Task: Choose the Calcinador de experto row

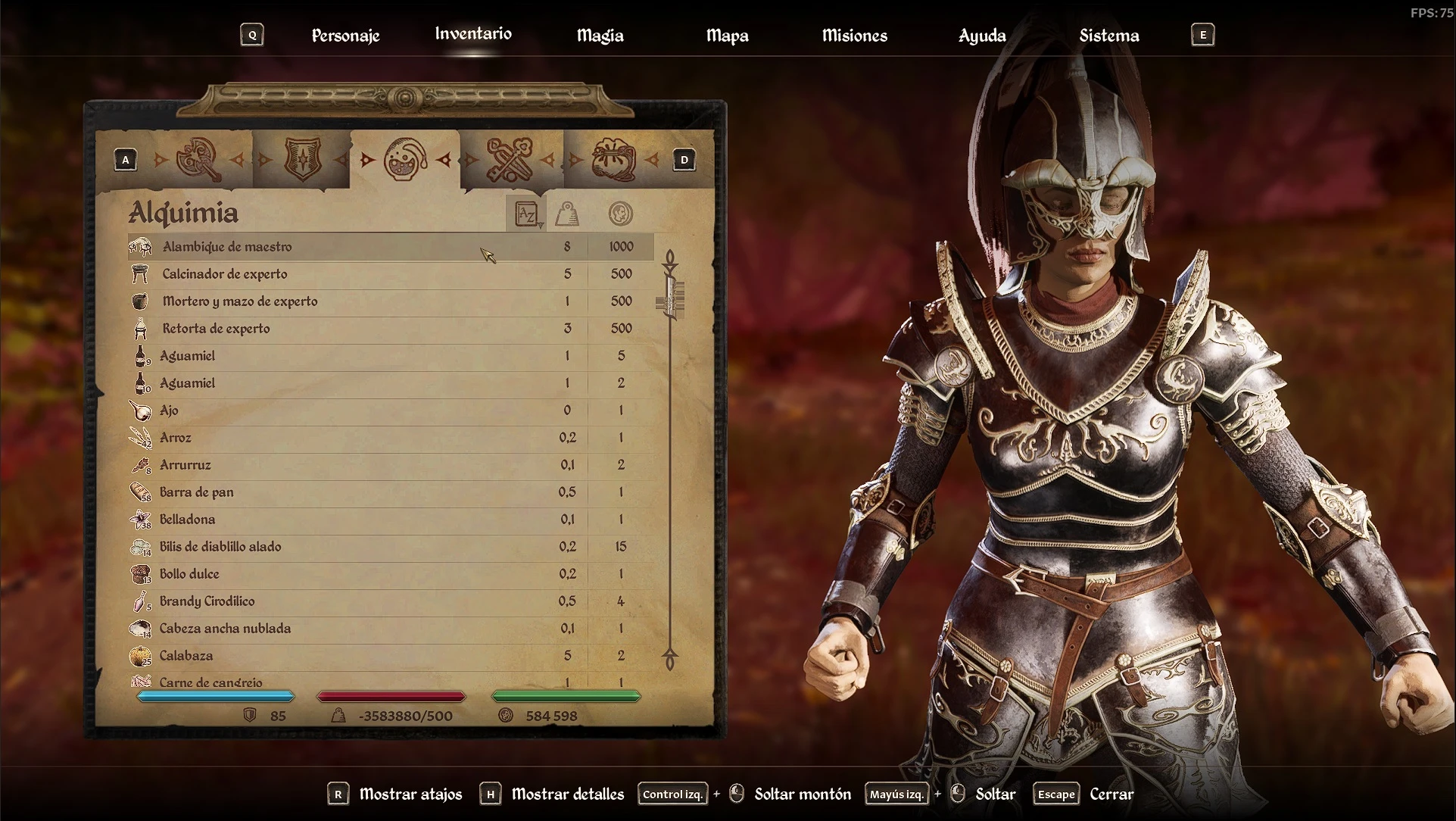Action: 225,274
